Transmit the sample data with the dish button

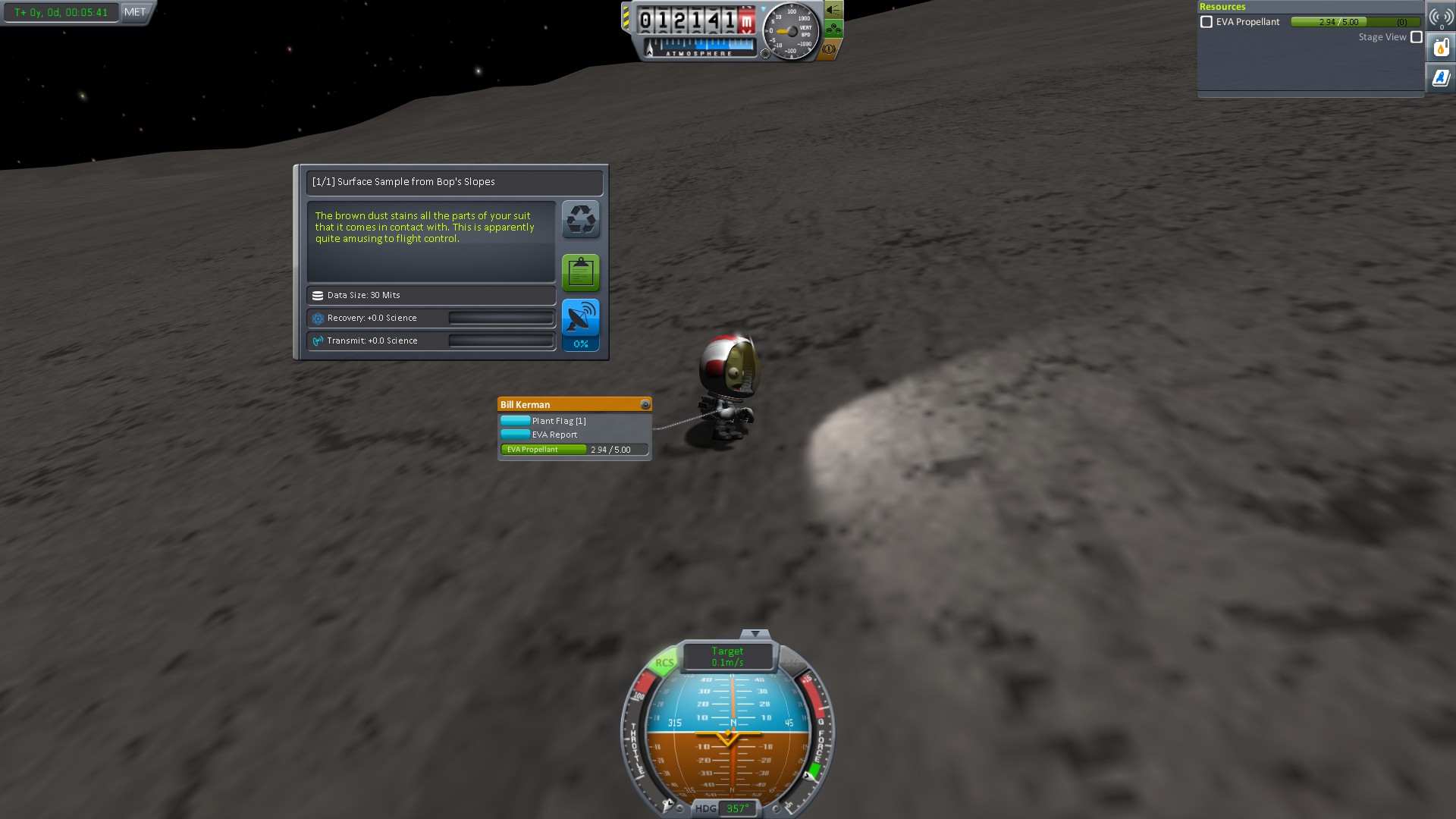[x=581, y=325]
